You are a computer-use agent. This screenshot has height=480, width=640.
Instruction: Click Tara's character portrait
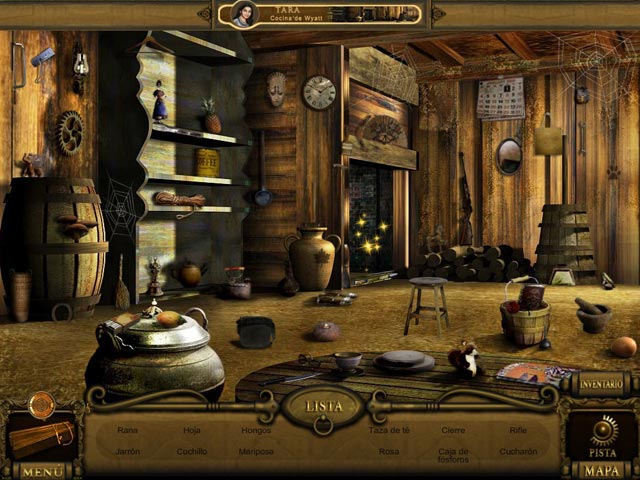(243, 13)
